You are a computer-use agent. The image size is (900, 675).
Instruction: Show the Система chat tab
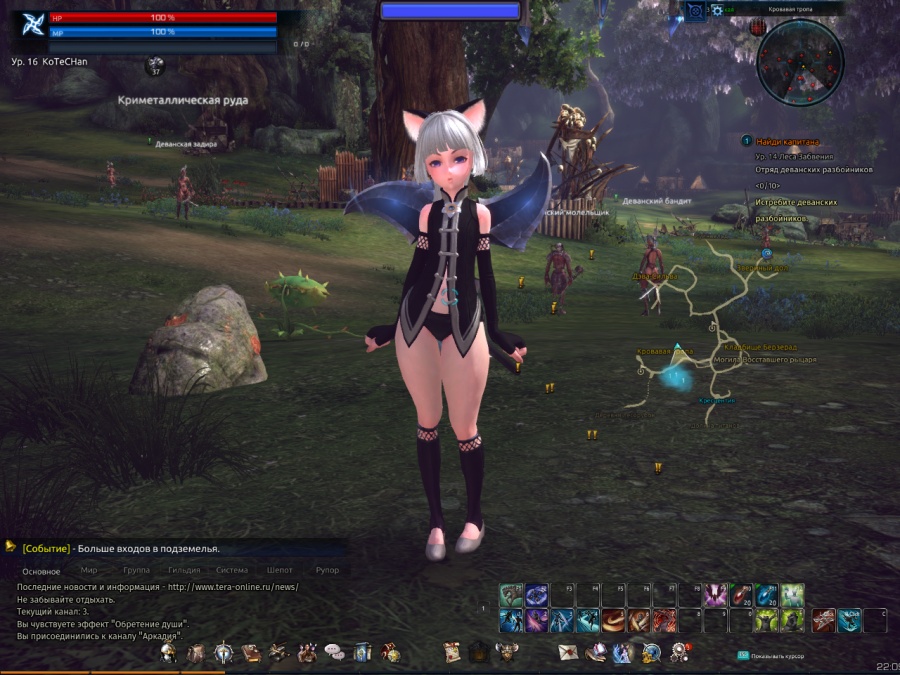pyautogui.click(x=232, y=570)
